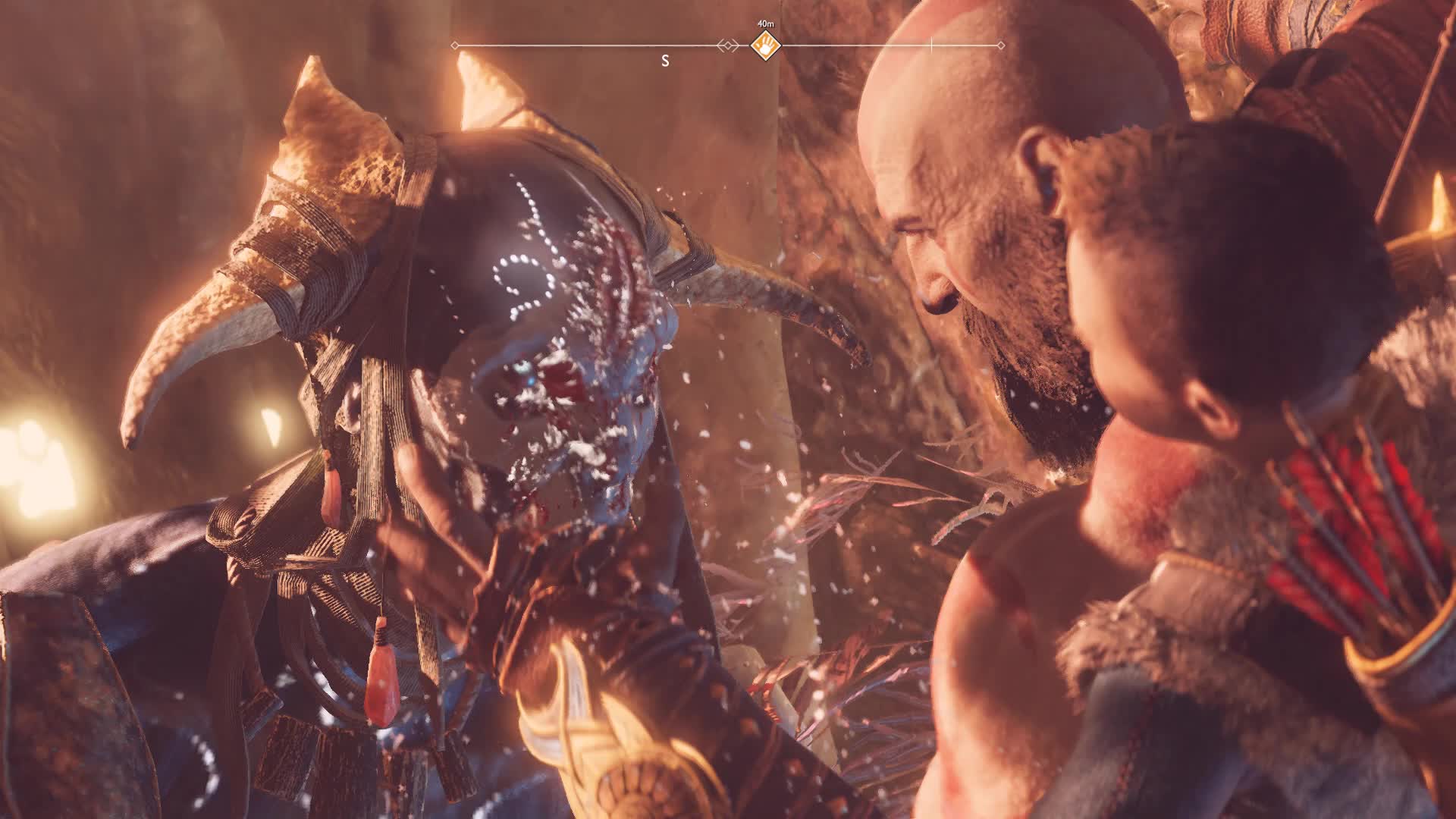Click the S cardinal direction on the compass
Screen dimensions: 1456x819
(x=667, y=62)
